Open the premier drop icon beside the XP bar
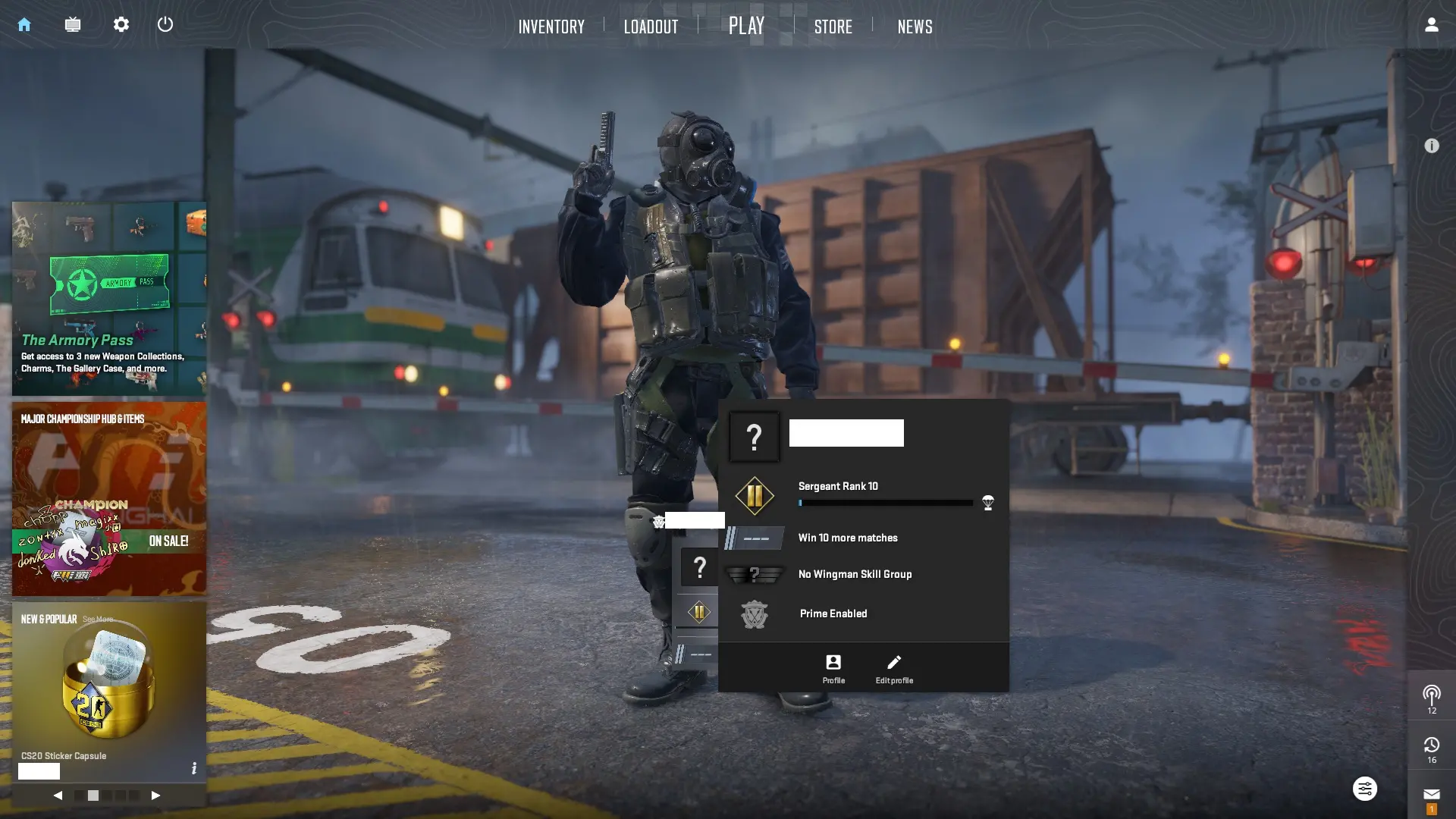This screenshot has height=819, width=1456. pos(987,503)
